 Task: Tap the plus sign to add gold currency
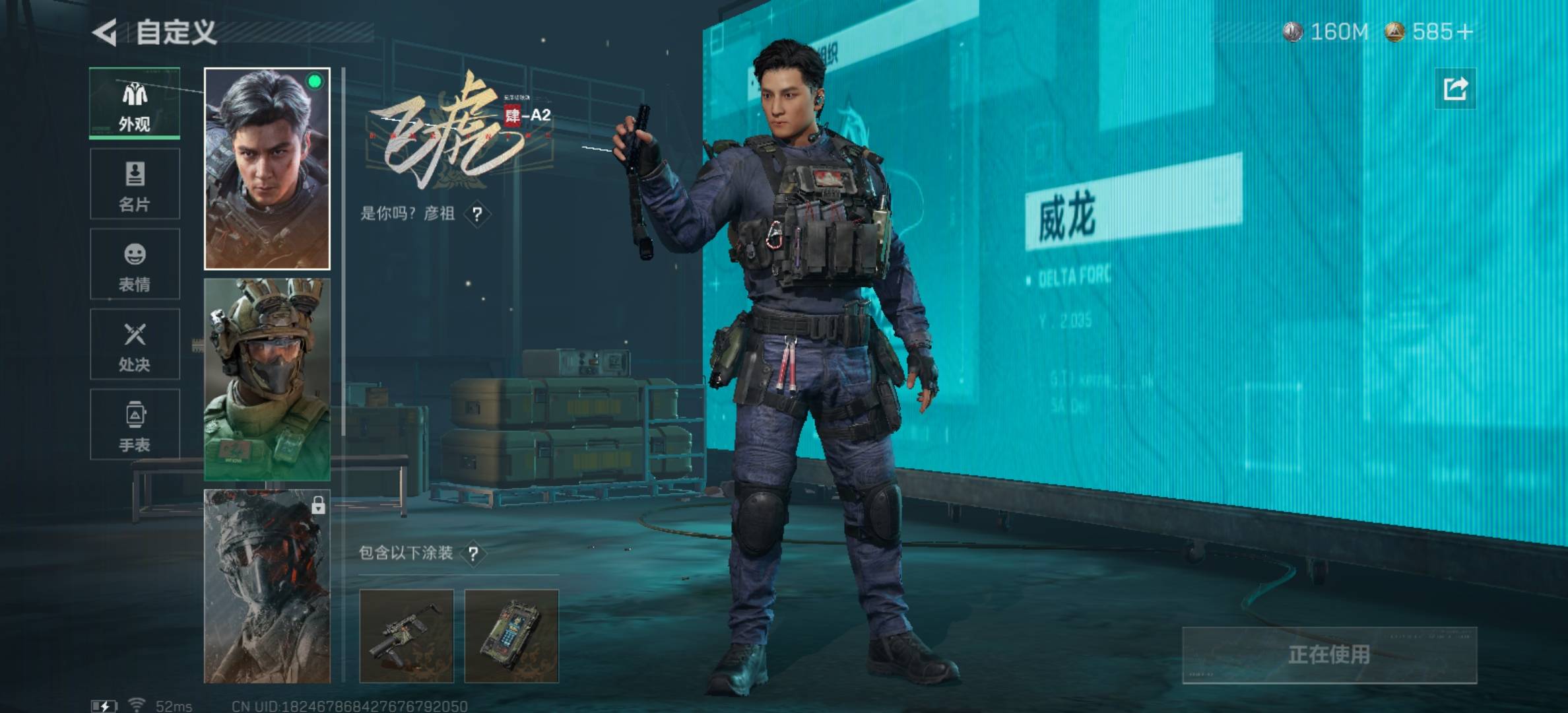pos(1465,32)
